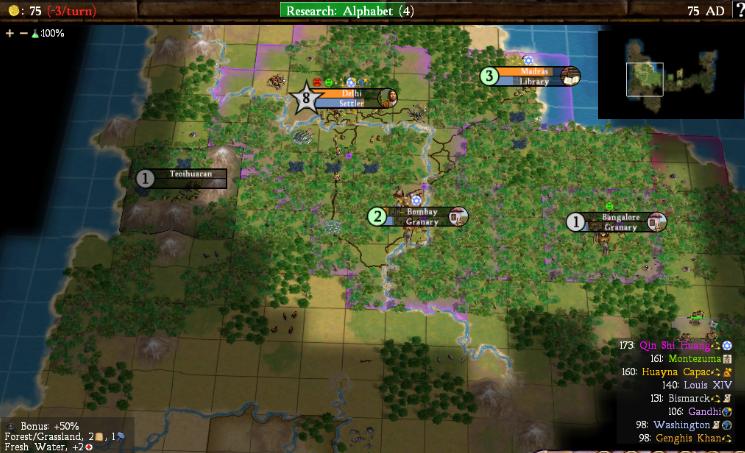This screenshot has height=453, width=745.
Task: Decrease the research rate with the minus button
Action: [23, 33]
